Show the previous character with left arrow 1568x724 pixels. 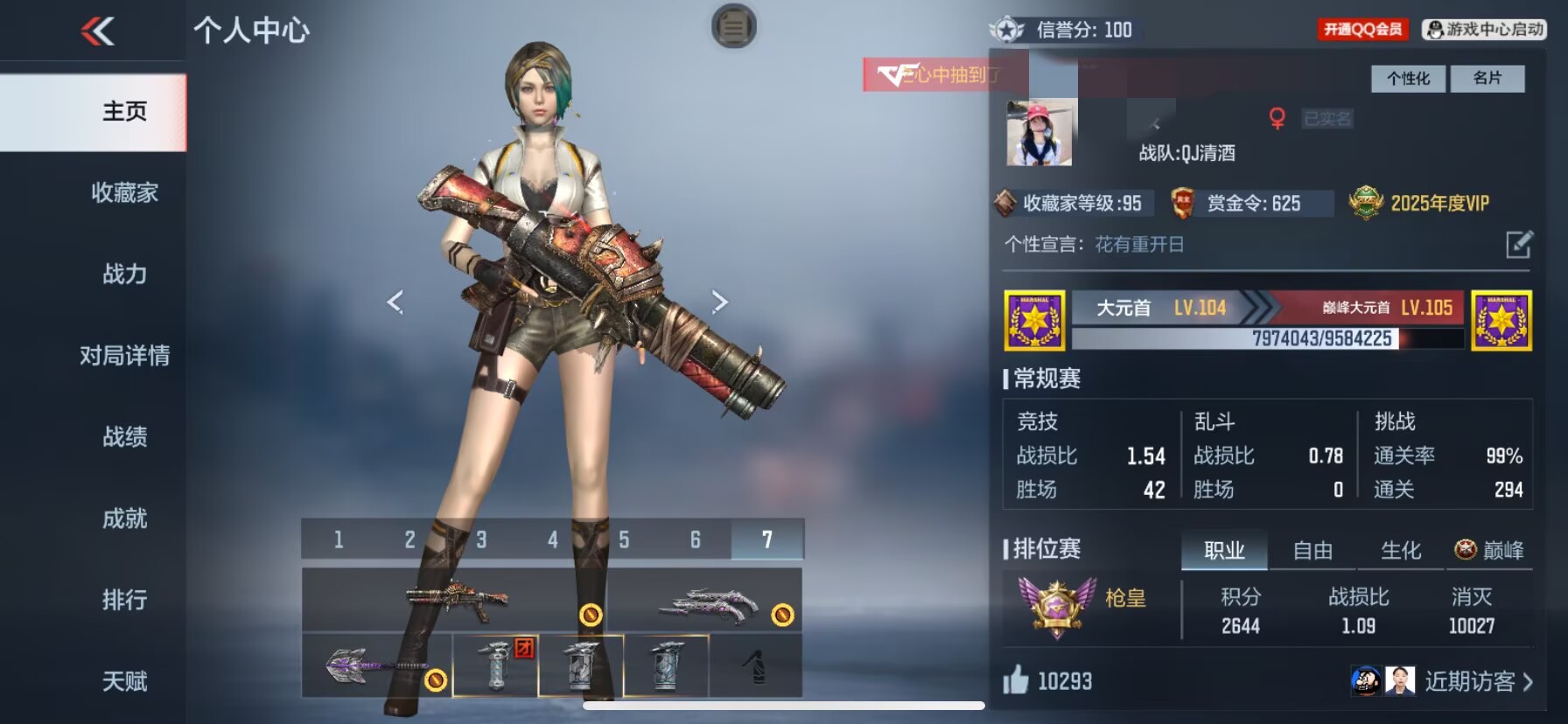tap(395, 302)
